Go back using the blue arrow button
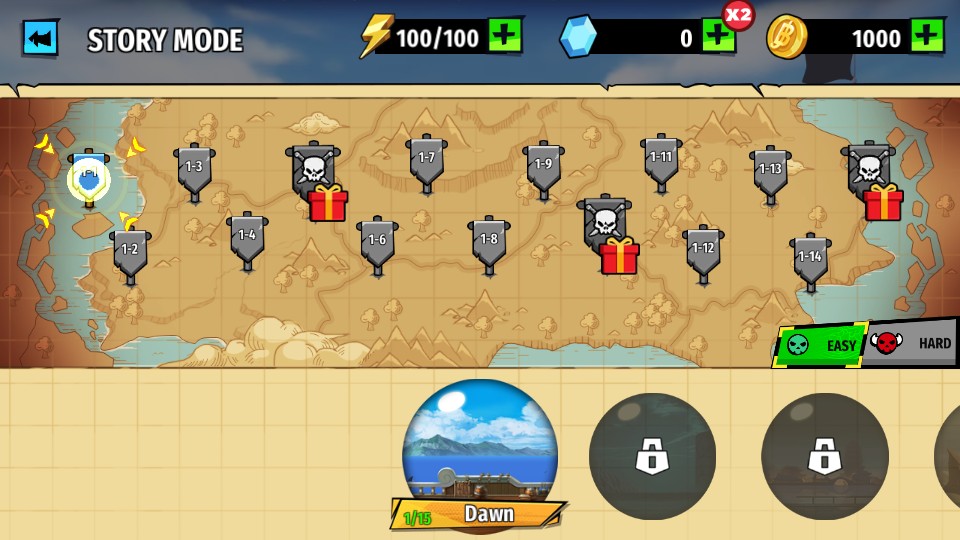This screenshot has height=540, width=960. coord(41,38)
